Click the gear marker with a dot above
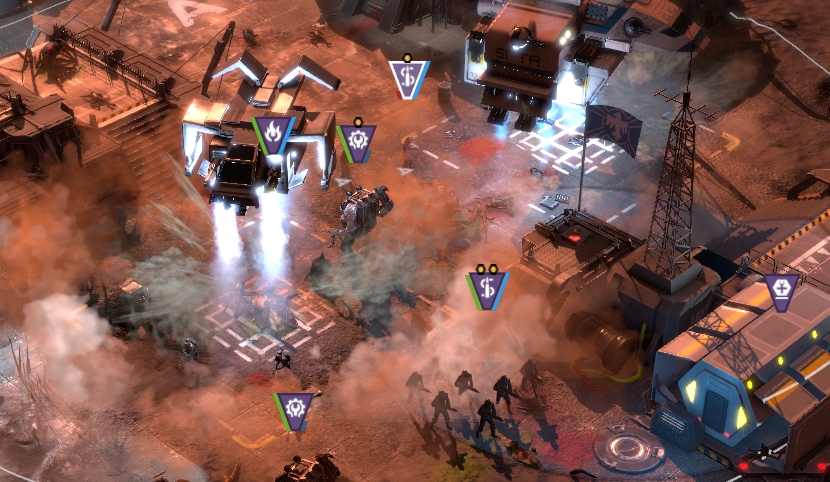 tap(356, 141)
